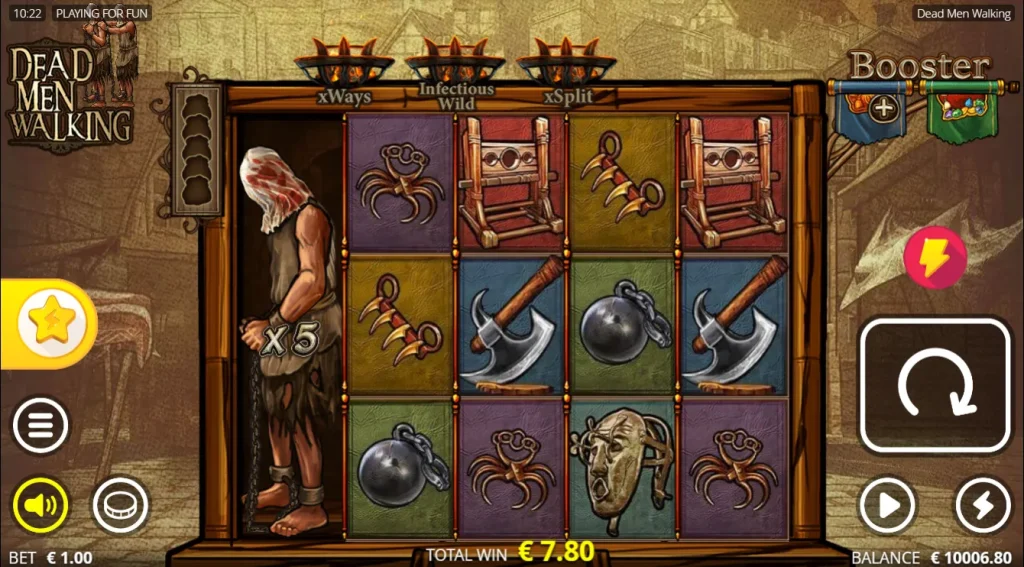Toggle the yellow sound speaker button
The width and height of the screenshot is (1024, 567).
click(x=40, y=506)
